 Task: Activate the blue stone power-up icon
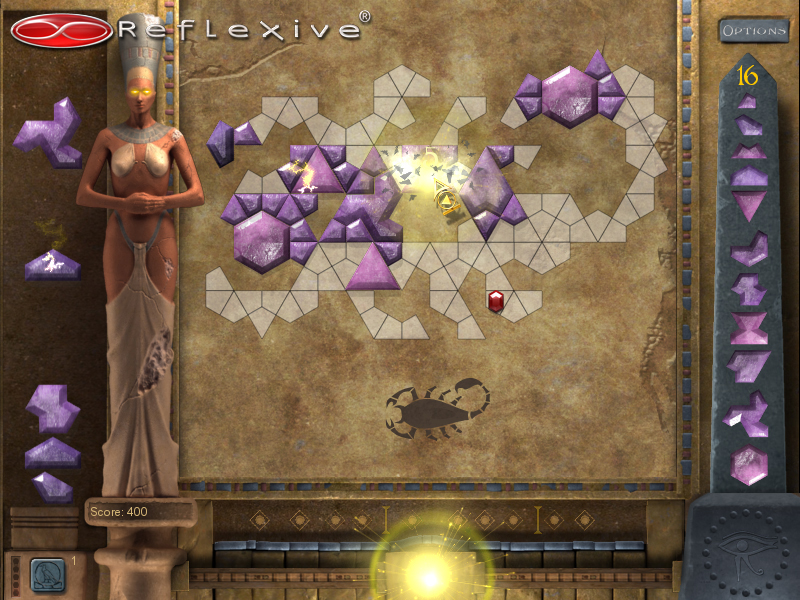[47, 573]
